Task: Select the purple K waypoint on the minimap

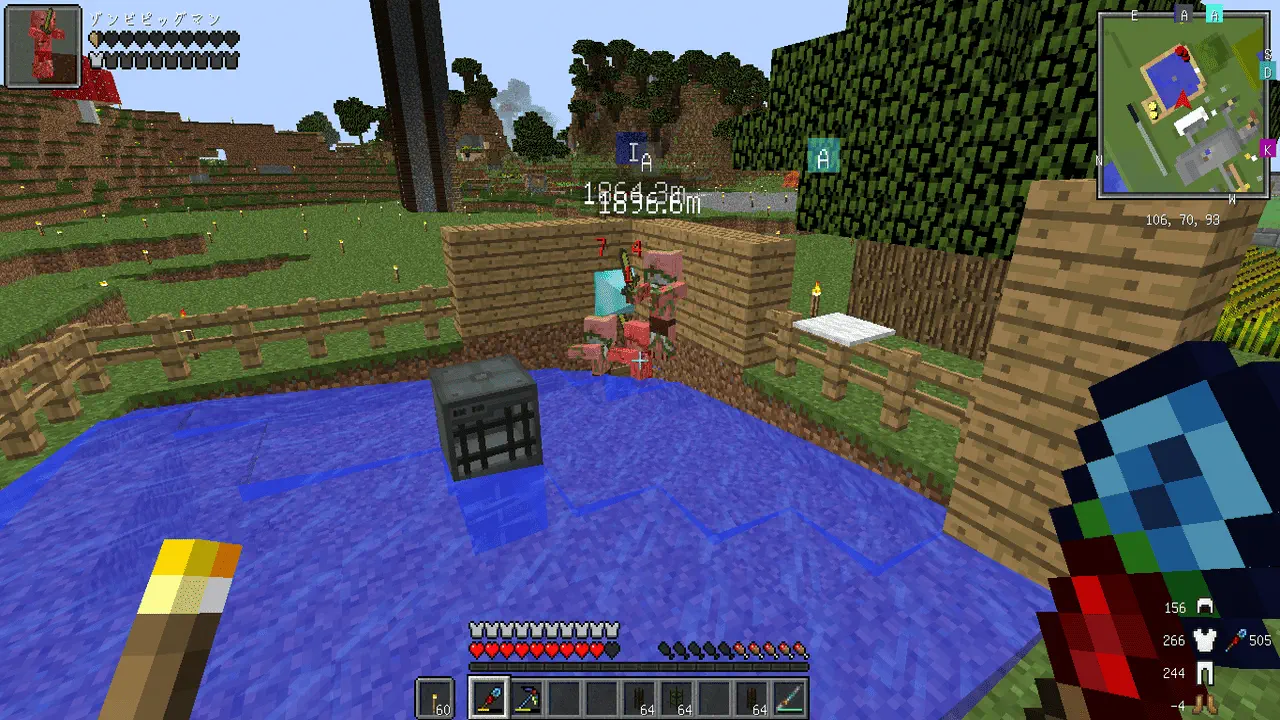Action: (x=1268, y=149)
